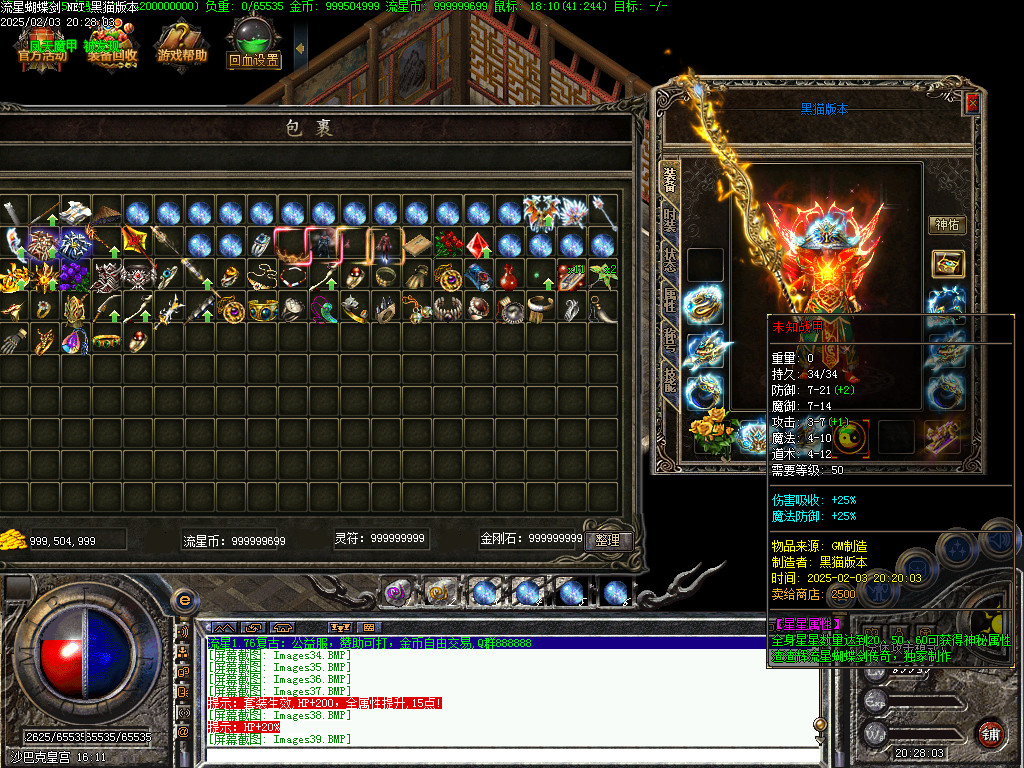Open the 游戏帮助 game help menu

pos(182,46)
